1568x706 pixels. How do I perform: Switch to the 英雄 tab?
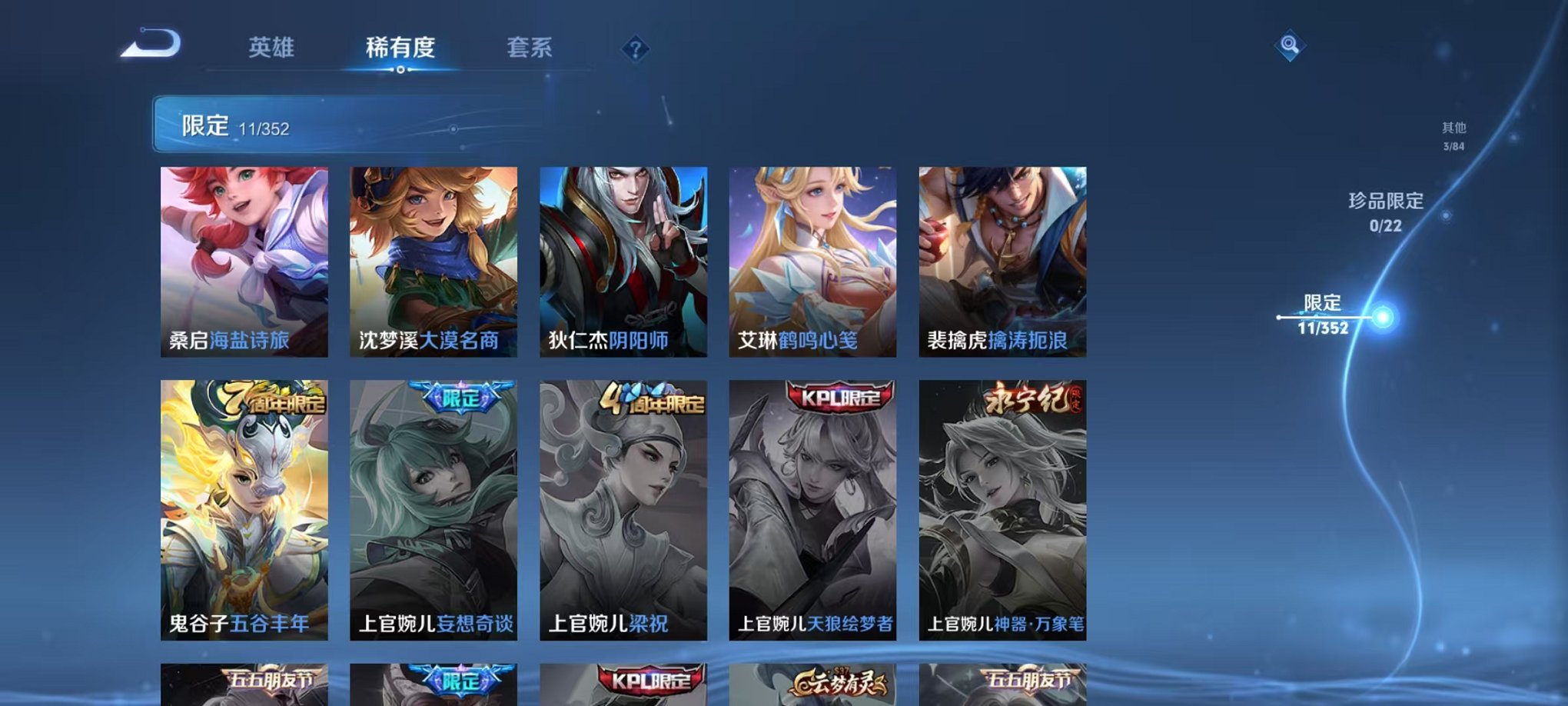tap(273, 48)
